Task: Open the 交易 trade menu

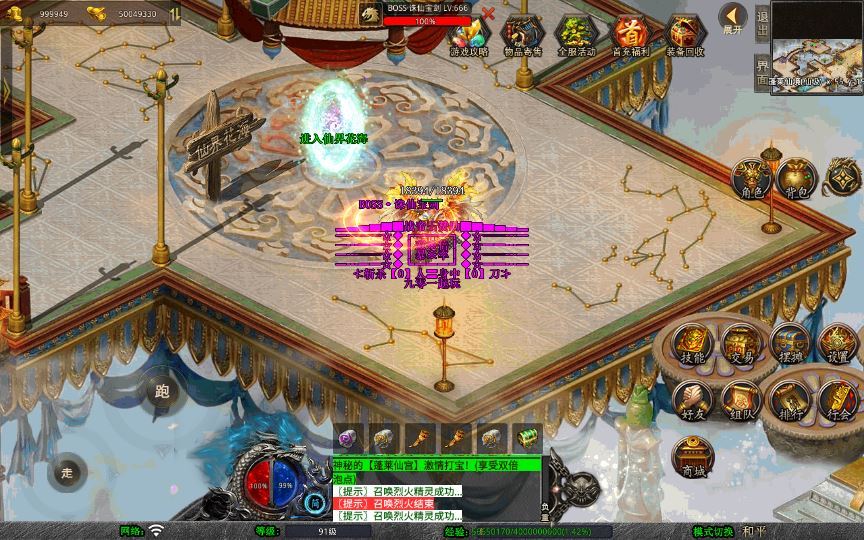Action: (741, 343)
